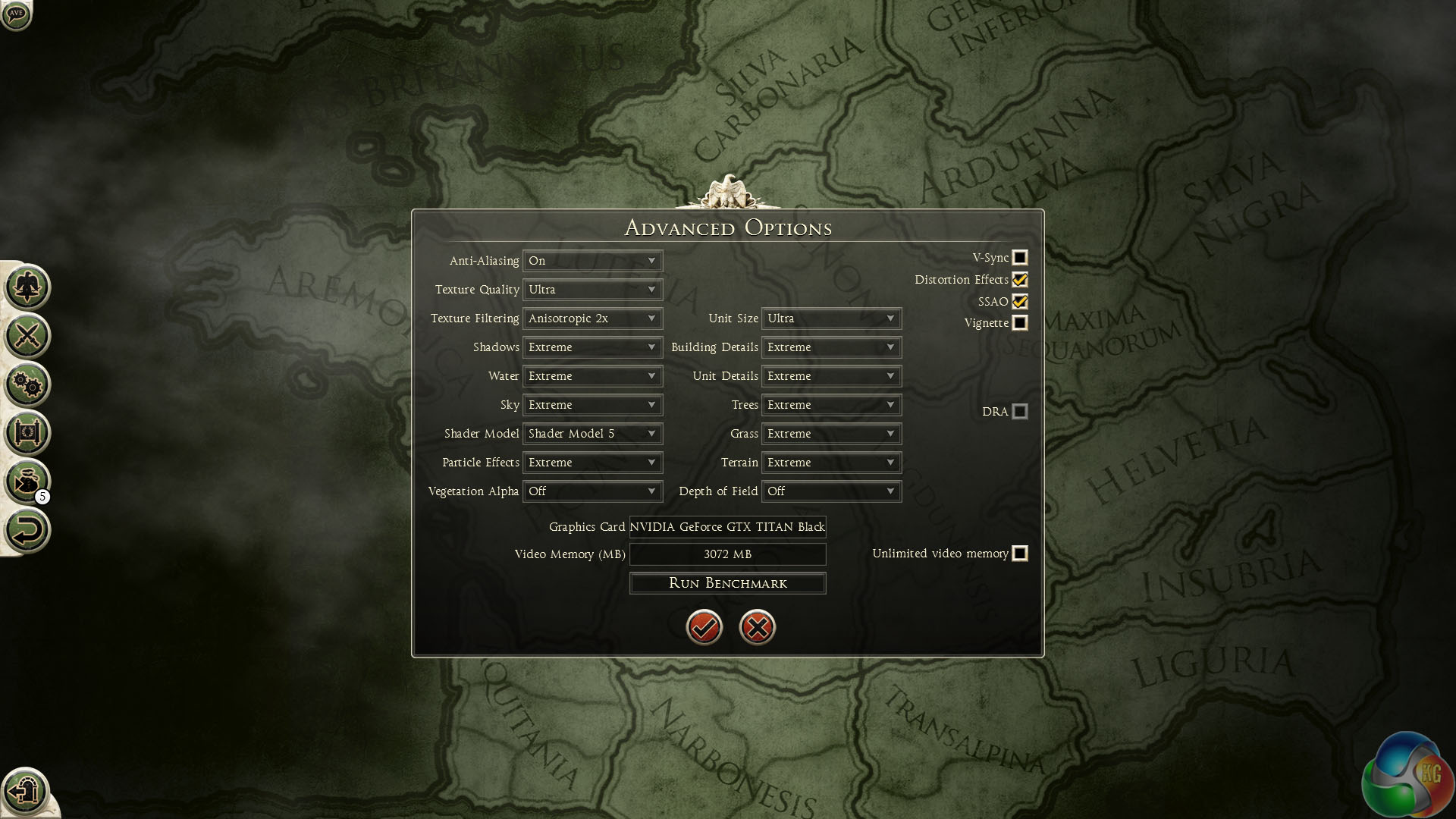
Task: Disable the SSAO checkbox
Action: point(1020,302)
